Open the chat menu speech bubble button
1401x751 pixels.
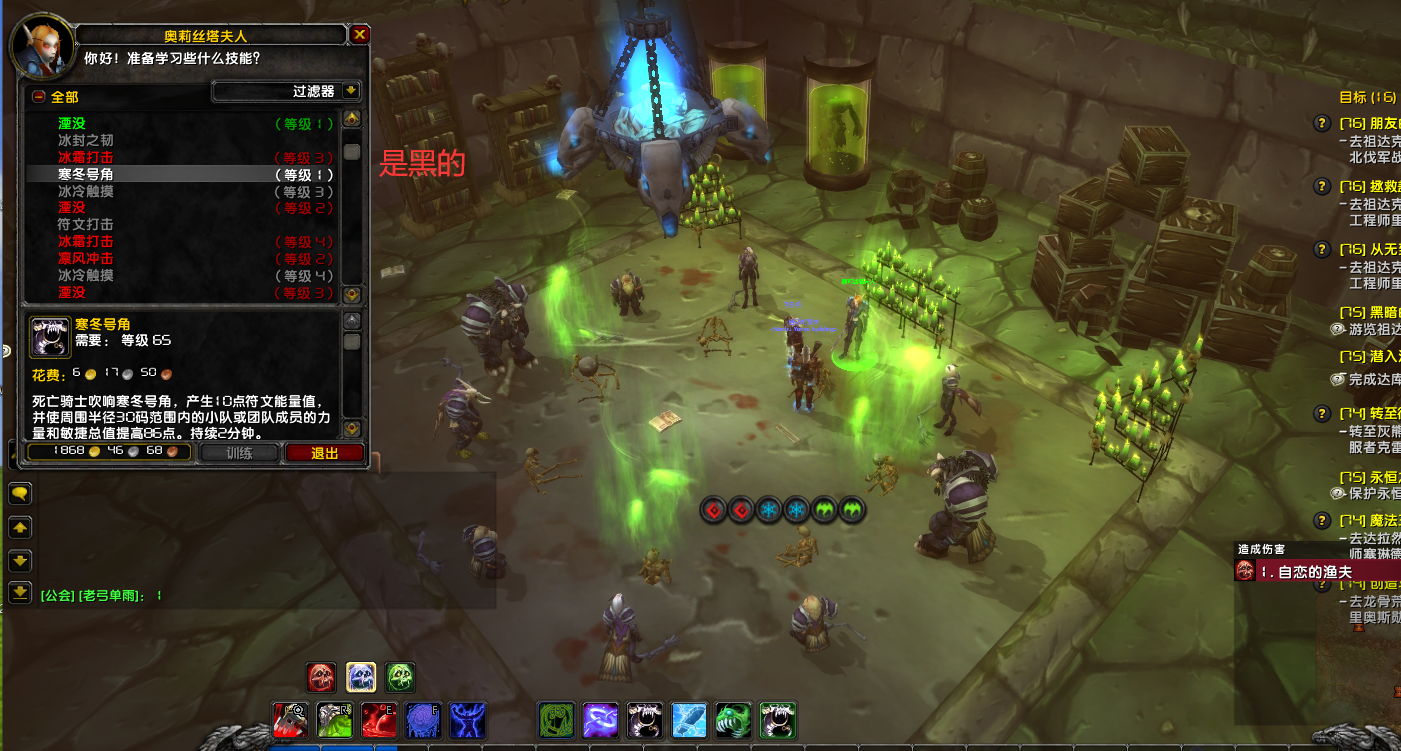20,493
